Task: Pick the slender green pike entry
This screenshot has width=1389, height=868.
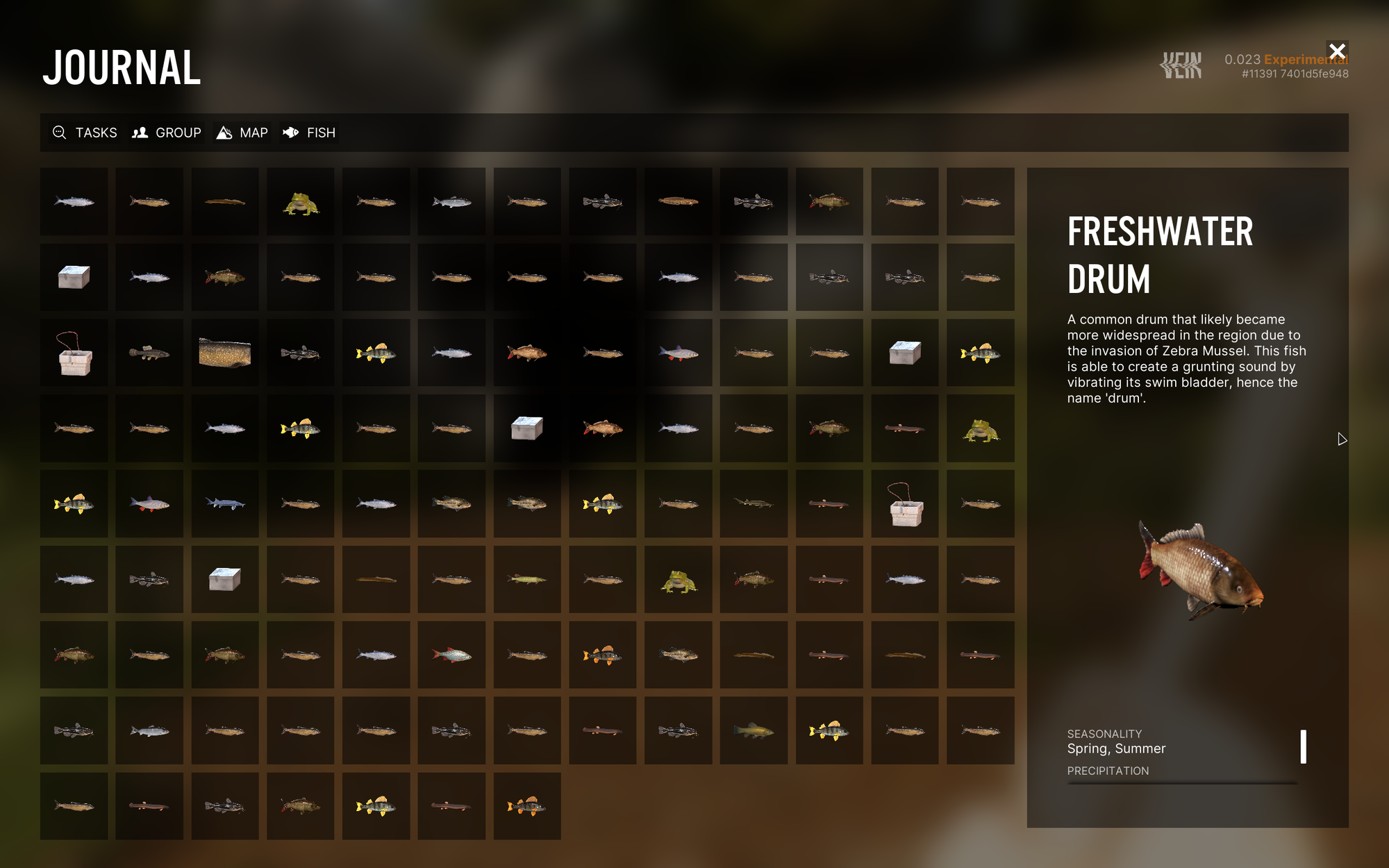Action: 527,579
